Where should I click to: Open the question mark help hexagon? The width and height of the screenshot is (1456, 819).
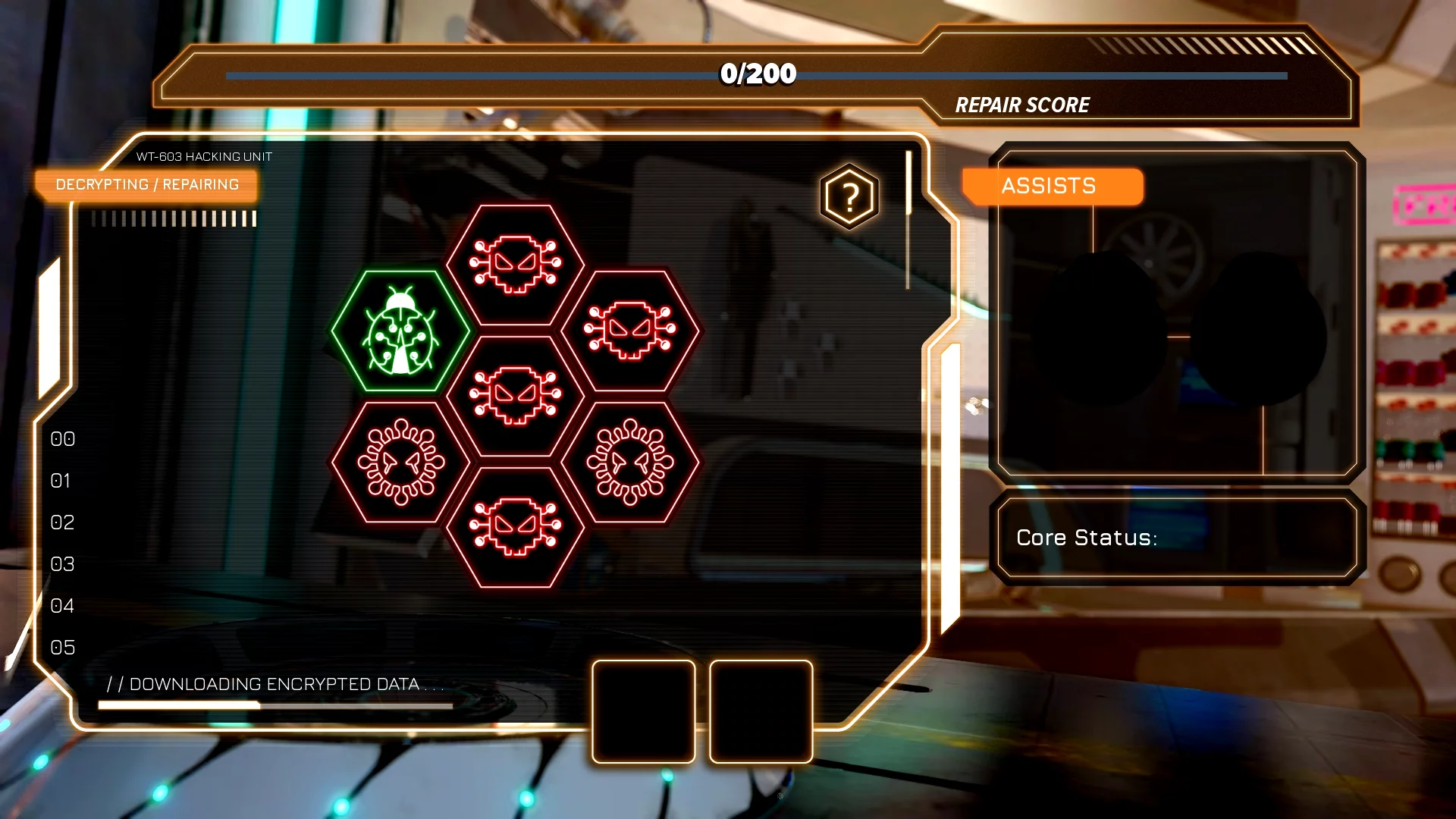849,197
